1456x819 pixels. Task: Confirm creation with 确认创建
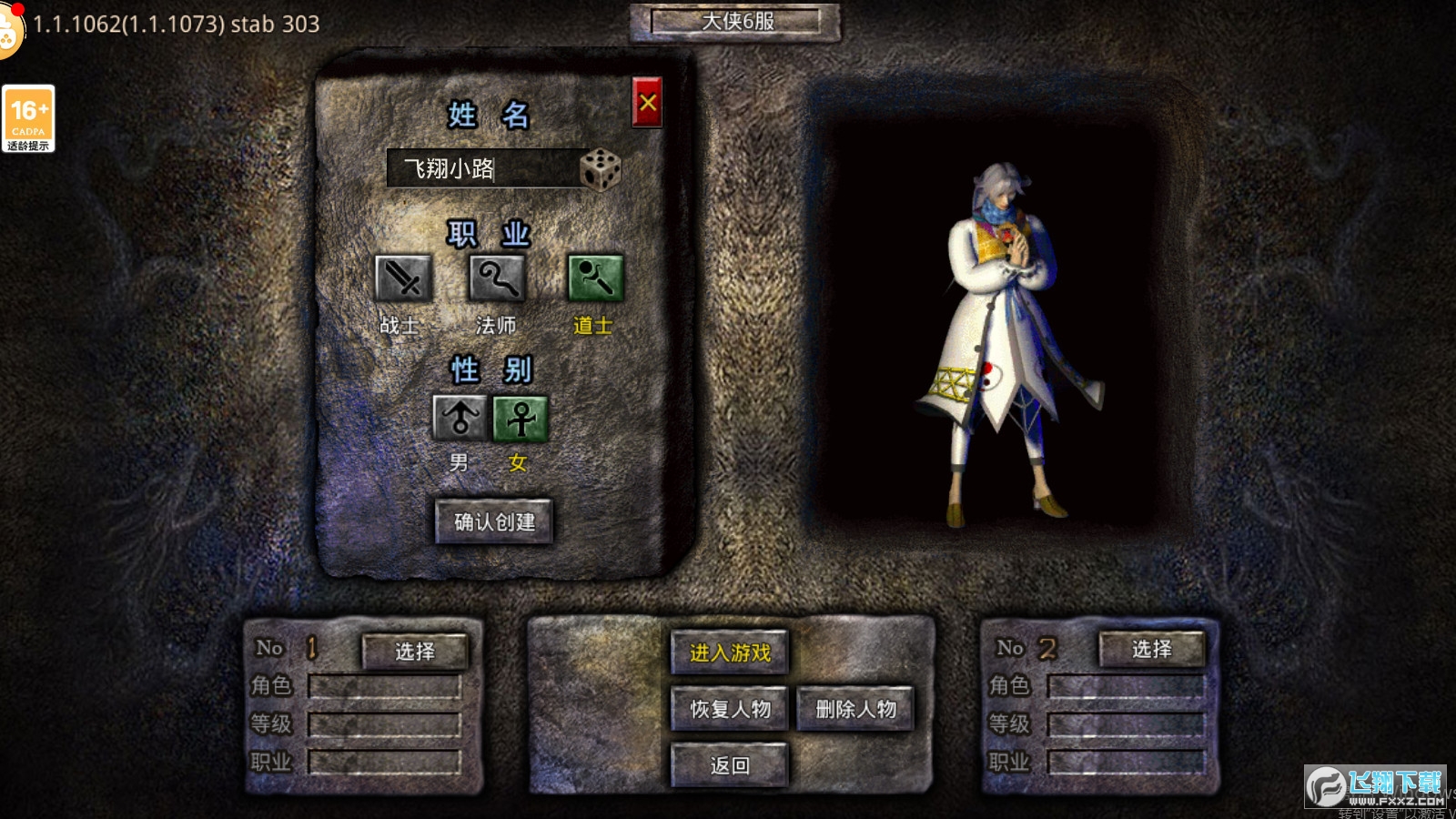[x=494, y=521]
